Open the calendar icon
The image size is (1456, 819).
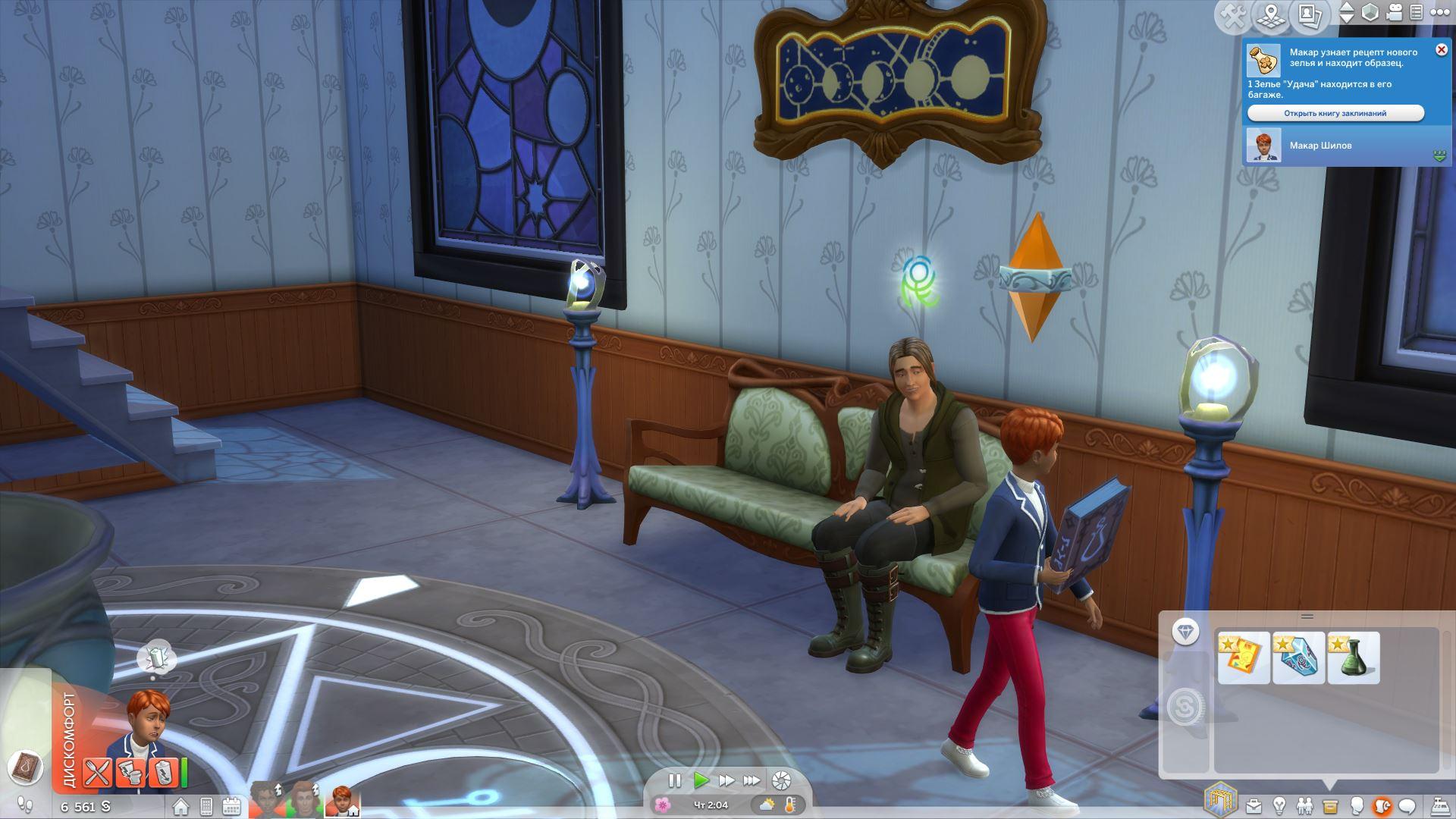tap(231, 806)
